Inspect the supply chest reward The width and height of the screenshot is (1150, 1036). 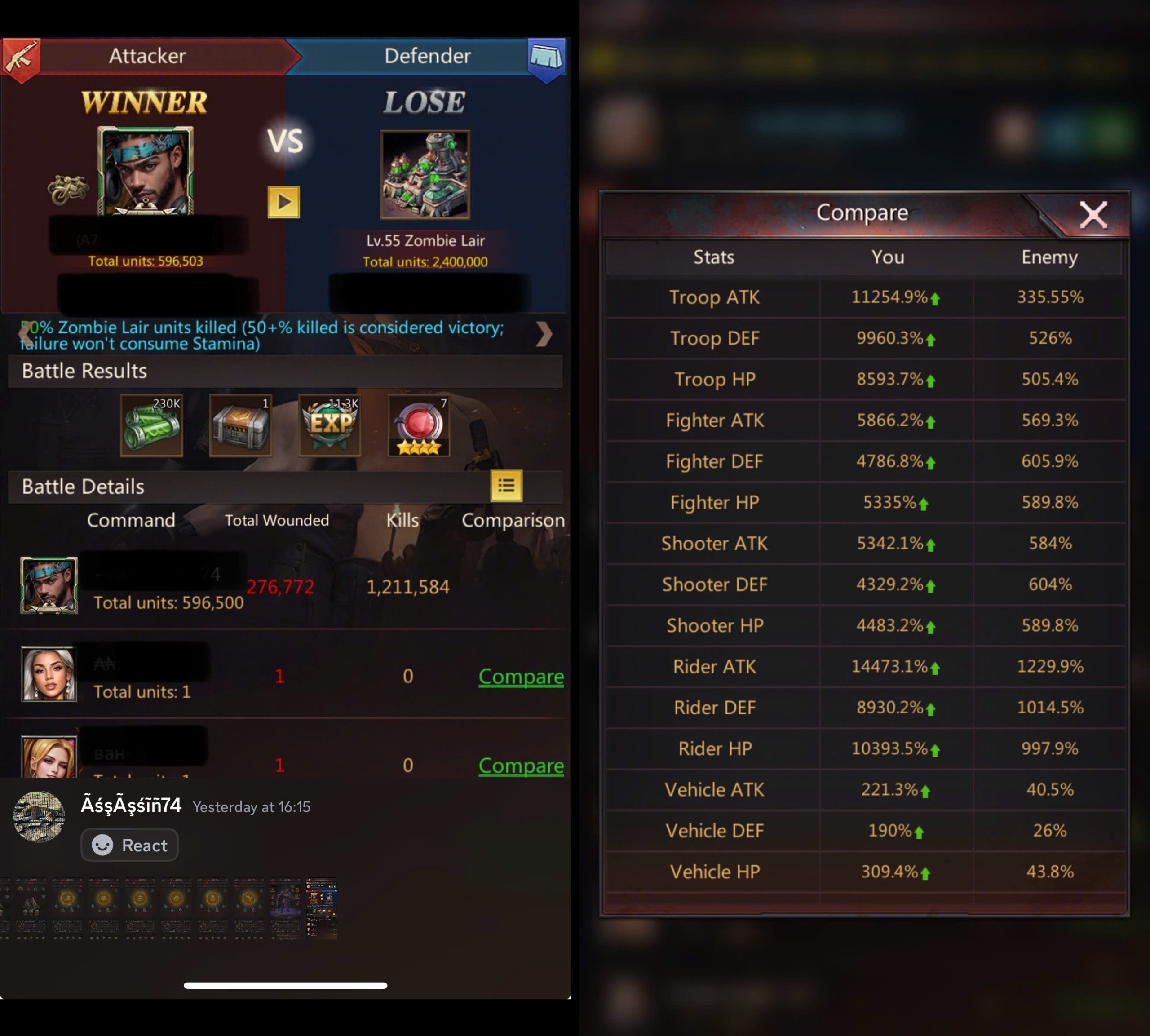click(x=240, y=425)
